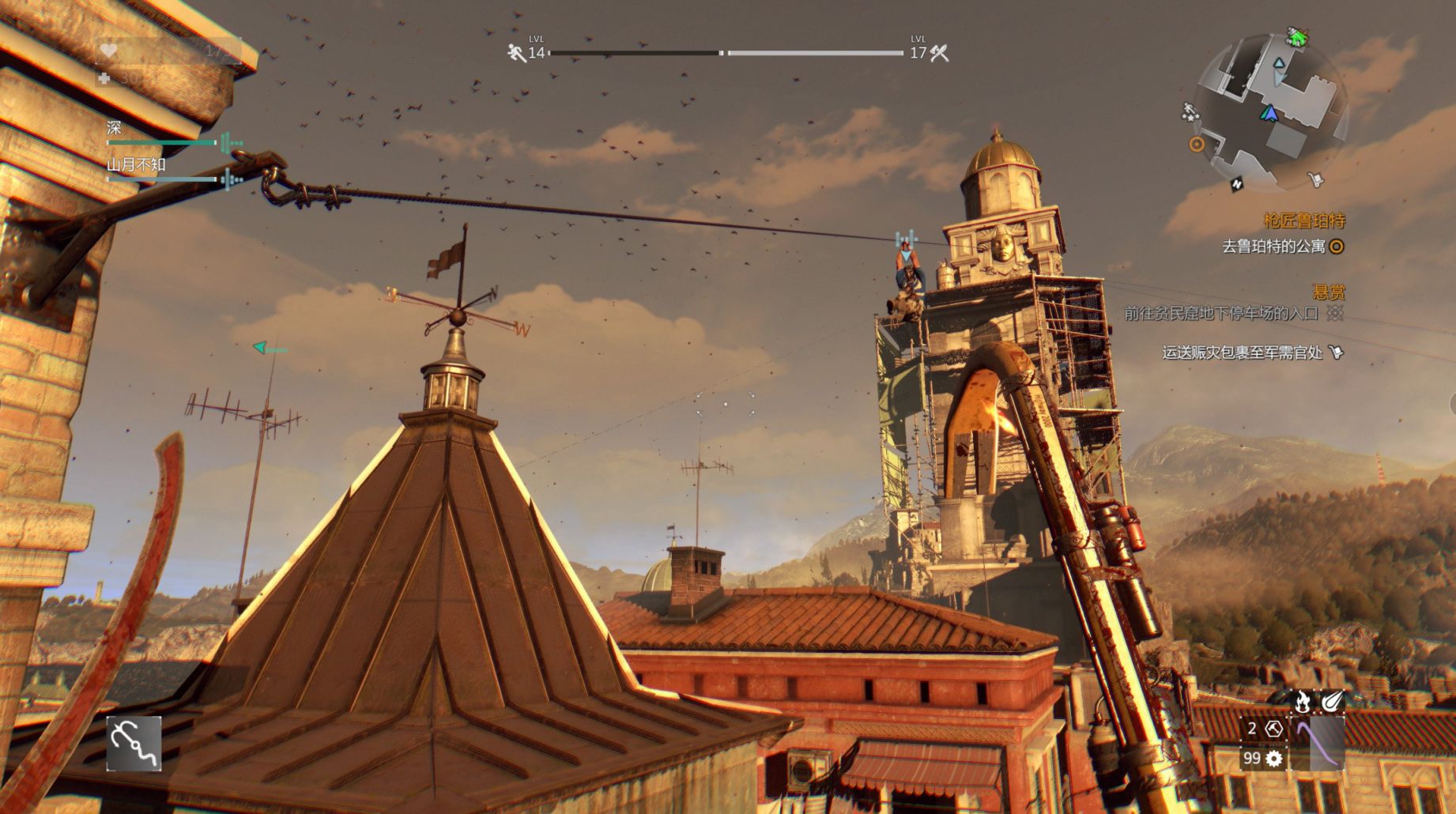Click the power crossed-tools level icon

[x=940, y=53]
